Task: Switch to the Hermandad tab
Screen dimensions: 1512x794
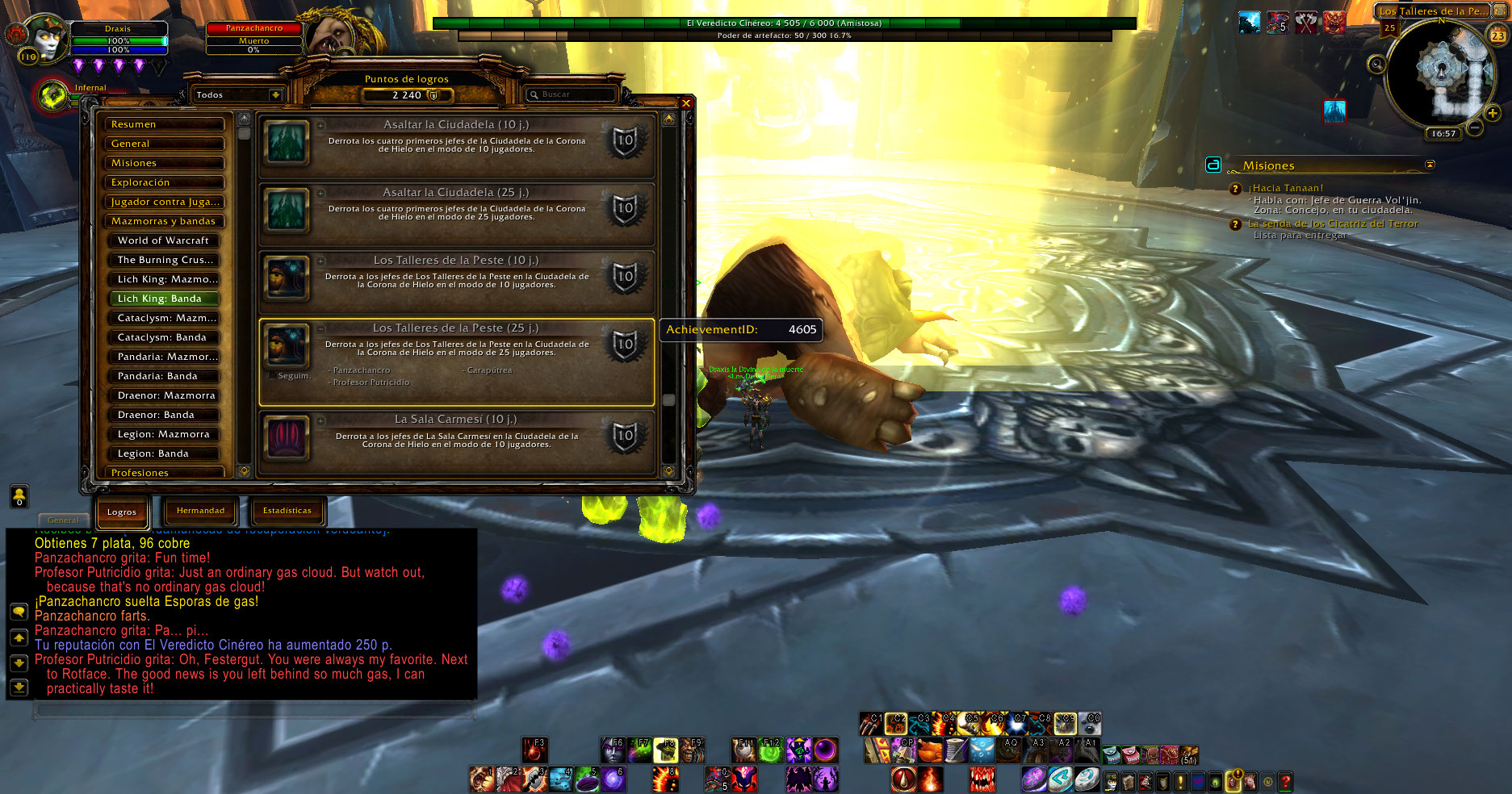Action: click(x=201, y=511)
